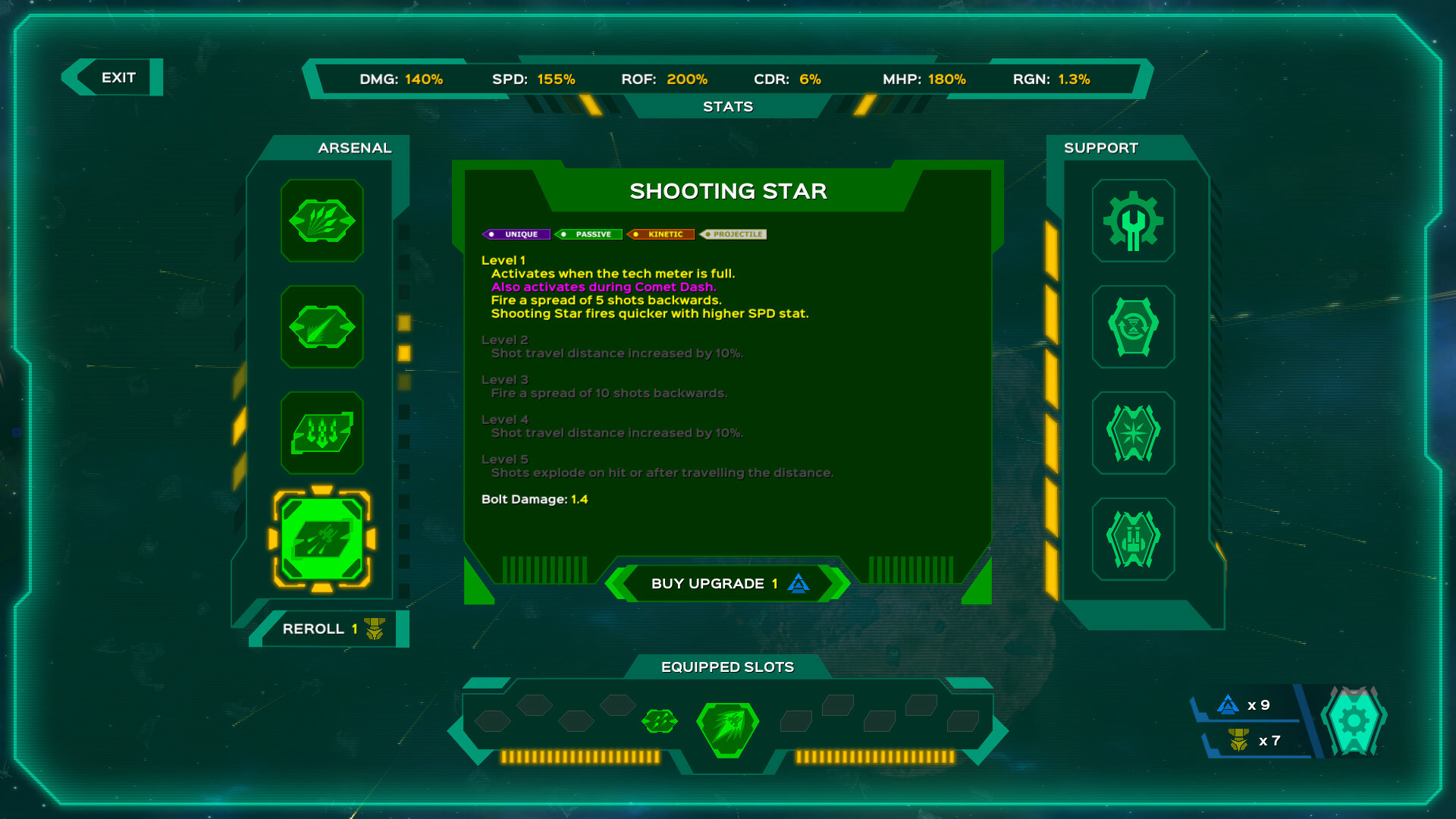Select the spread-shot weapon in the Arsenal
The image size is (1456, 819).
[x=322, y=221]
